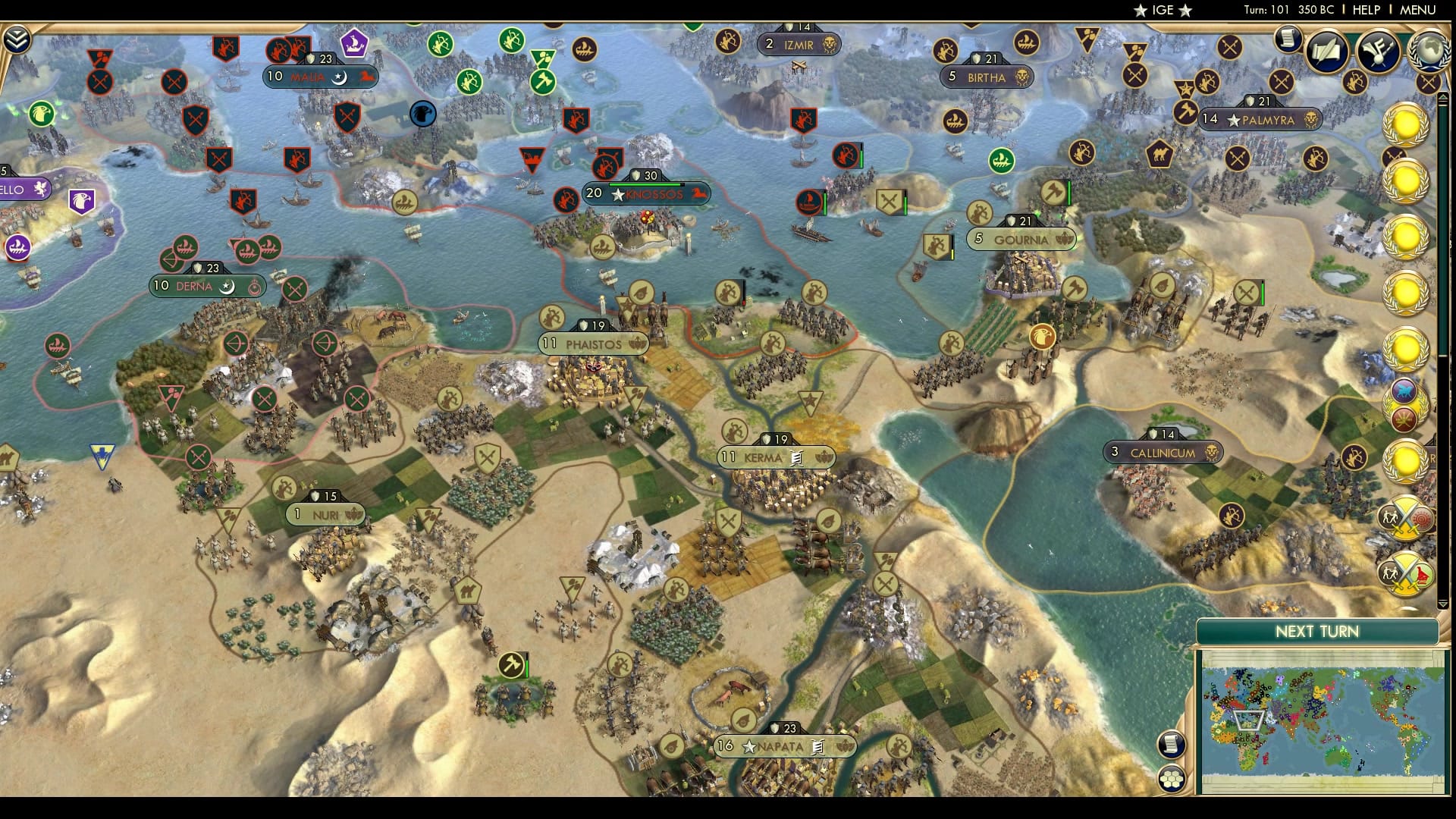Open the Diplomacy globe overview icon
Screen dimensions: 1456x819
[x=1429, y=52]
